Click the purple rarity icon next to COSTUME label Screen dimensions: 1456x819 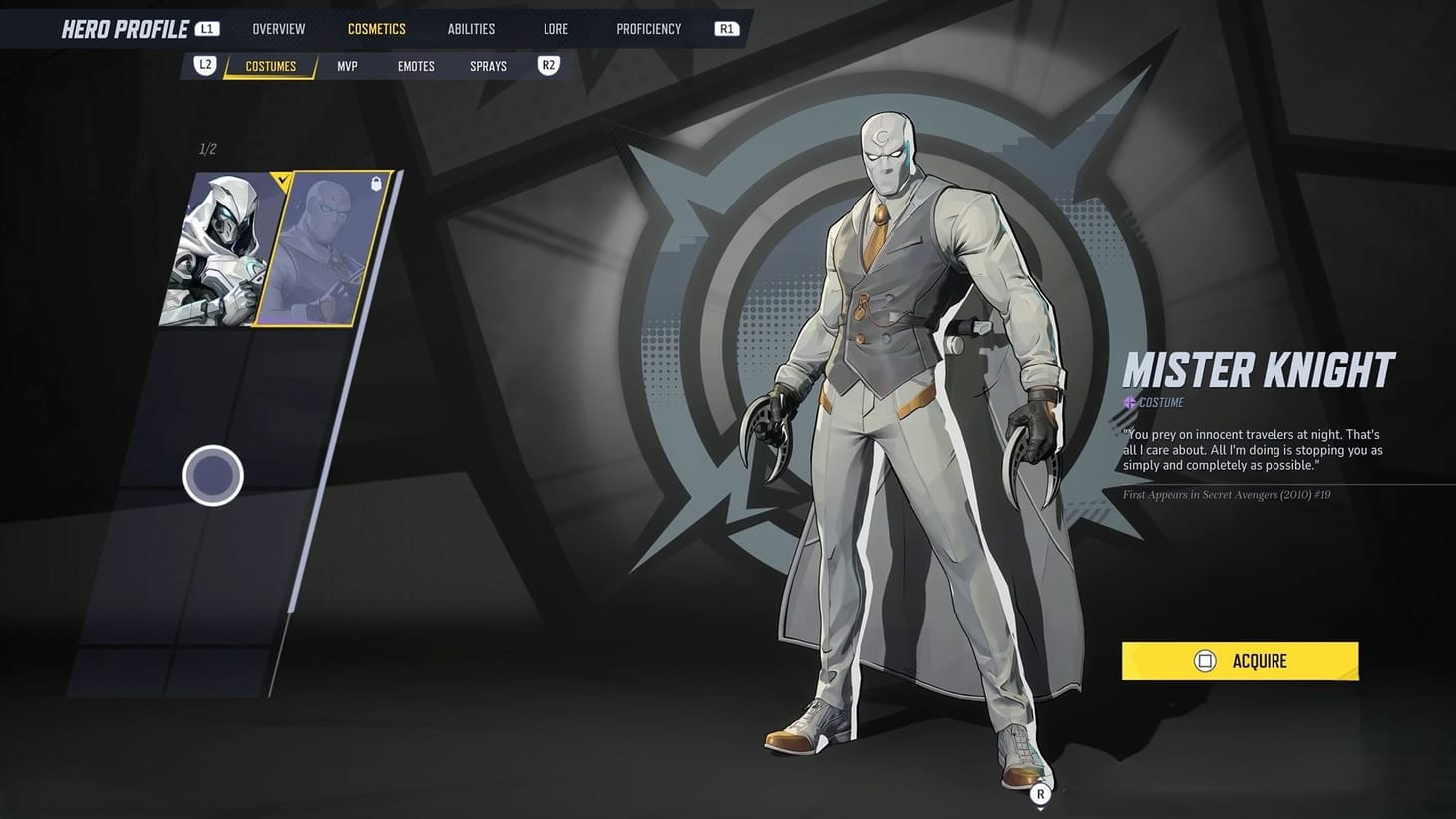(1128, 403)
